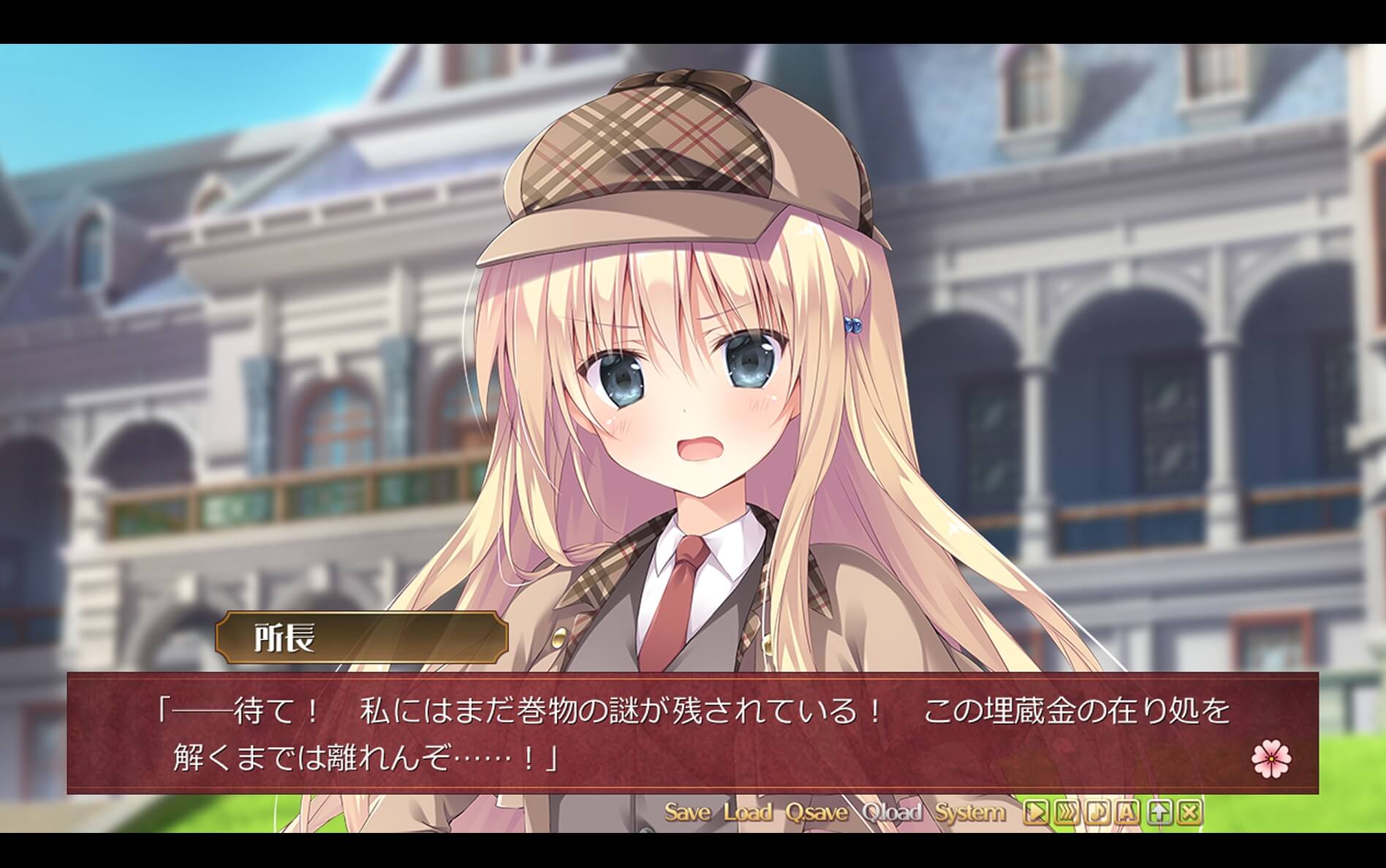Click the up-arrow hide-window icon

[1158, 811]
